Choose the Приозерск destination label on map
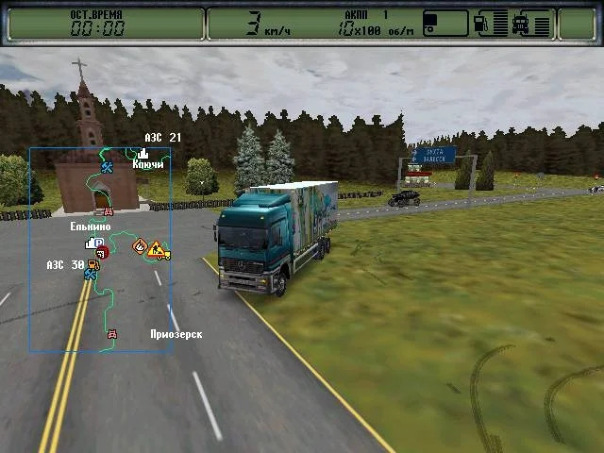The height and width of the screenshot is (453, 604). [x=175, y=333]
